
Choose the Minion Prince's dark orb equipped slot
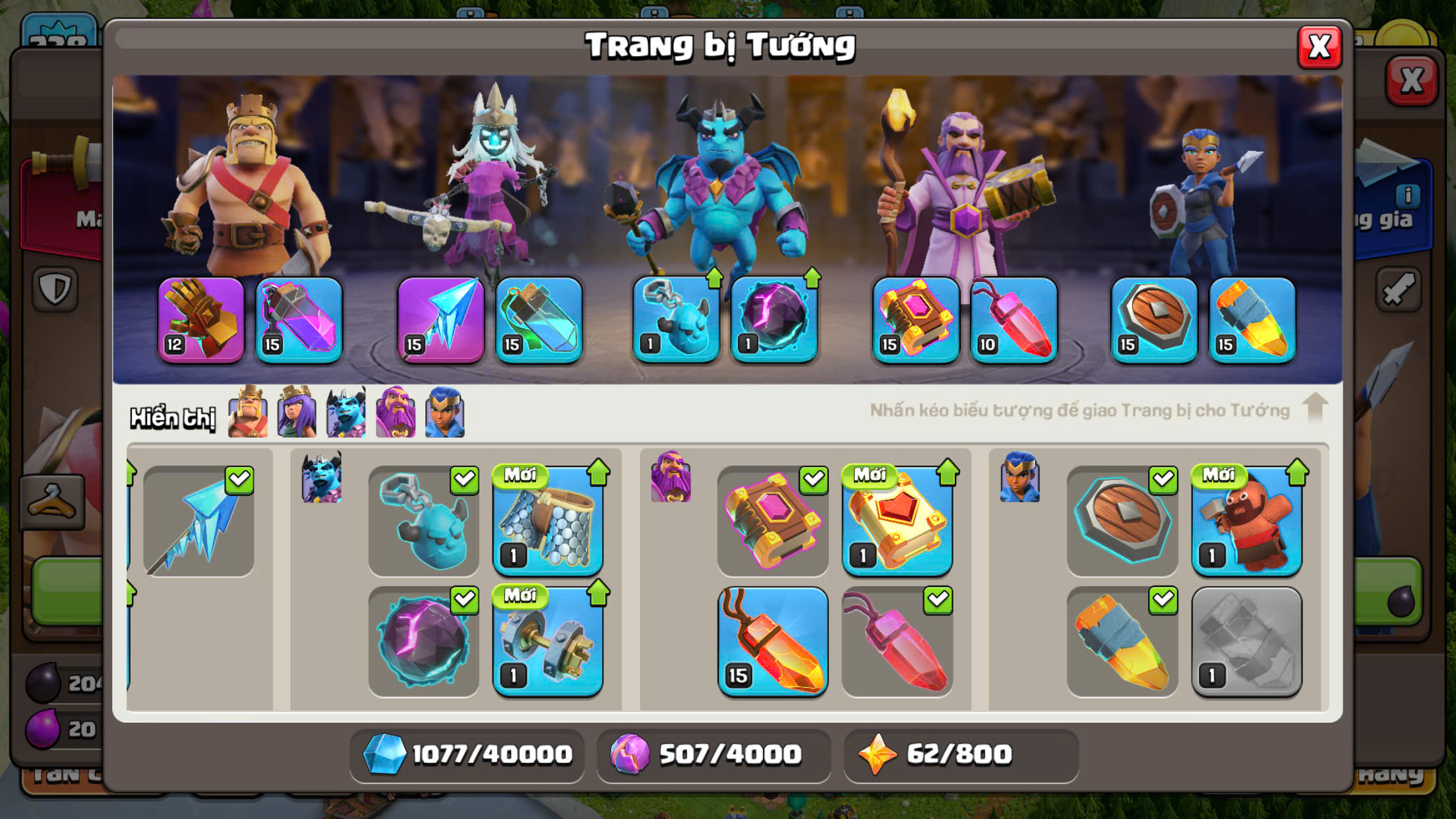pyautogui.click(x=774, y=320)
